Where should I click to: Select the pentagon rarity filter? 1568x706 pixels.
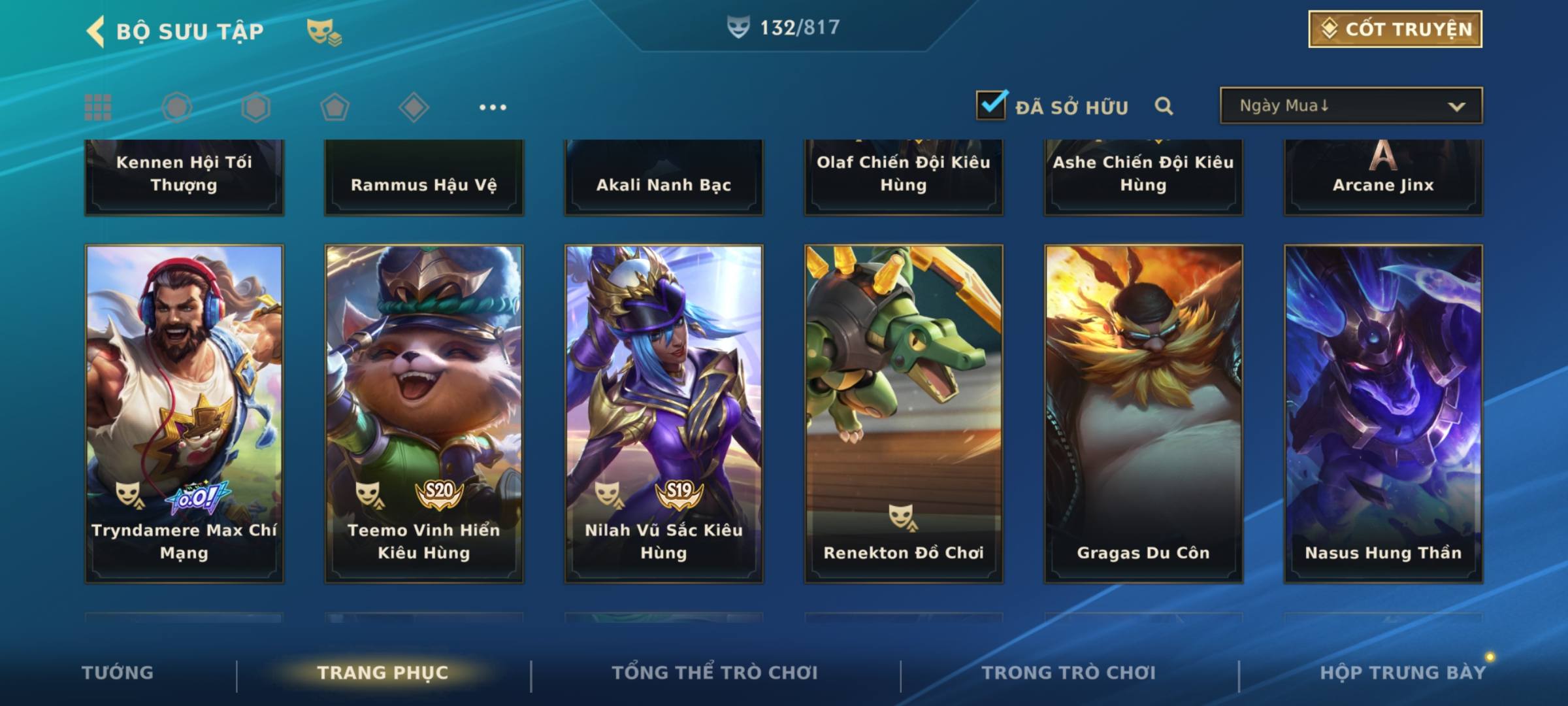pyautogui.click(x=335, y=107)
